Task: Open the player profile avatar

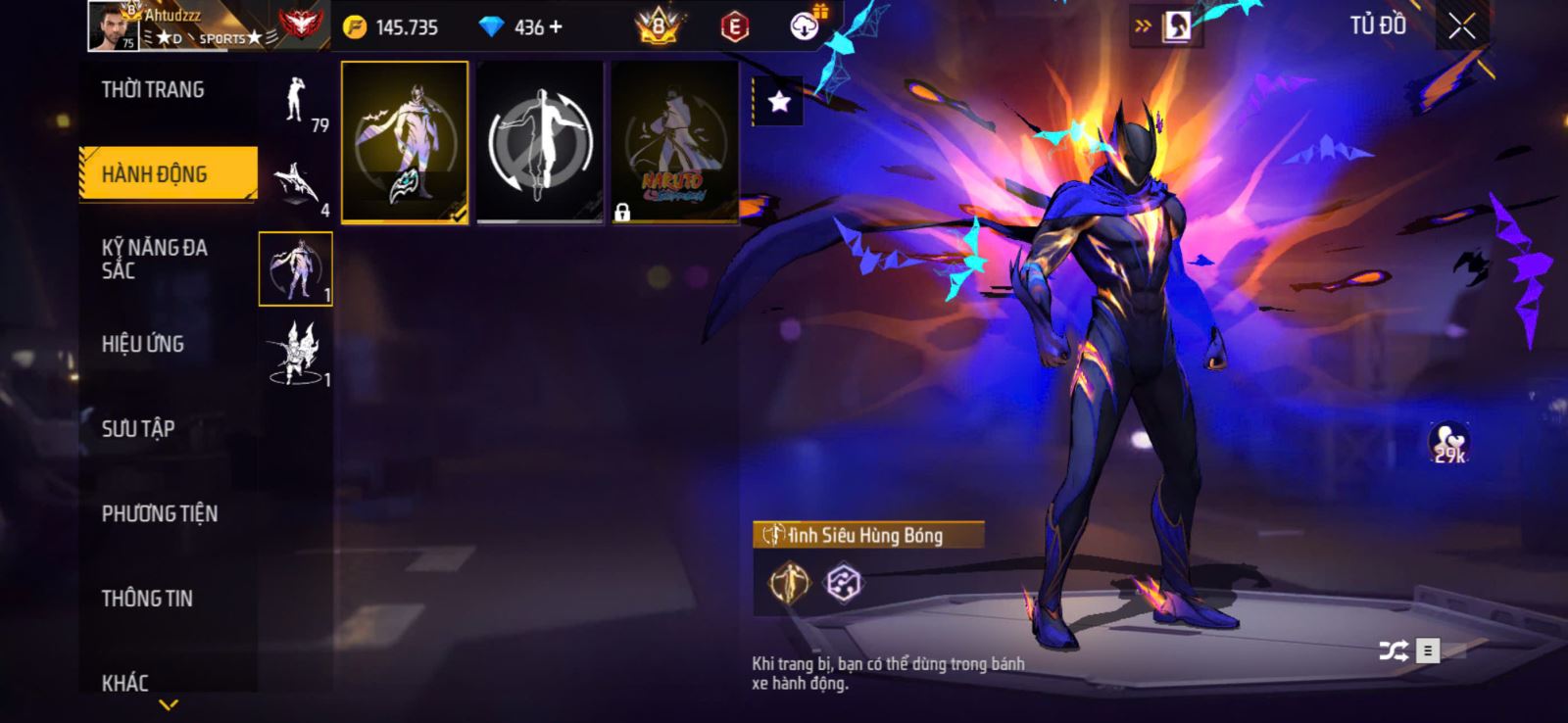Action: point(113,25)
